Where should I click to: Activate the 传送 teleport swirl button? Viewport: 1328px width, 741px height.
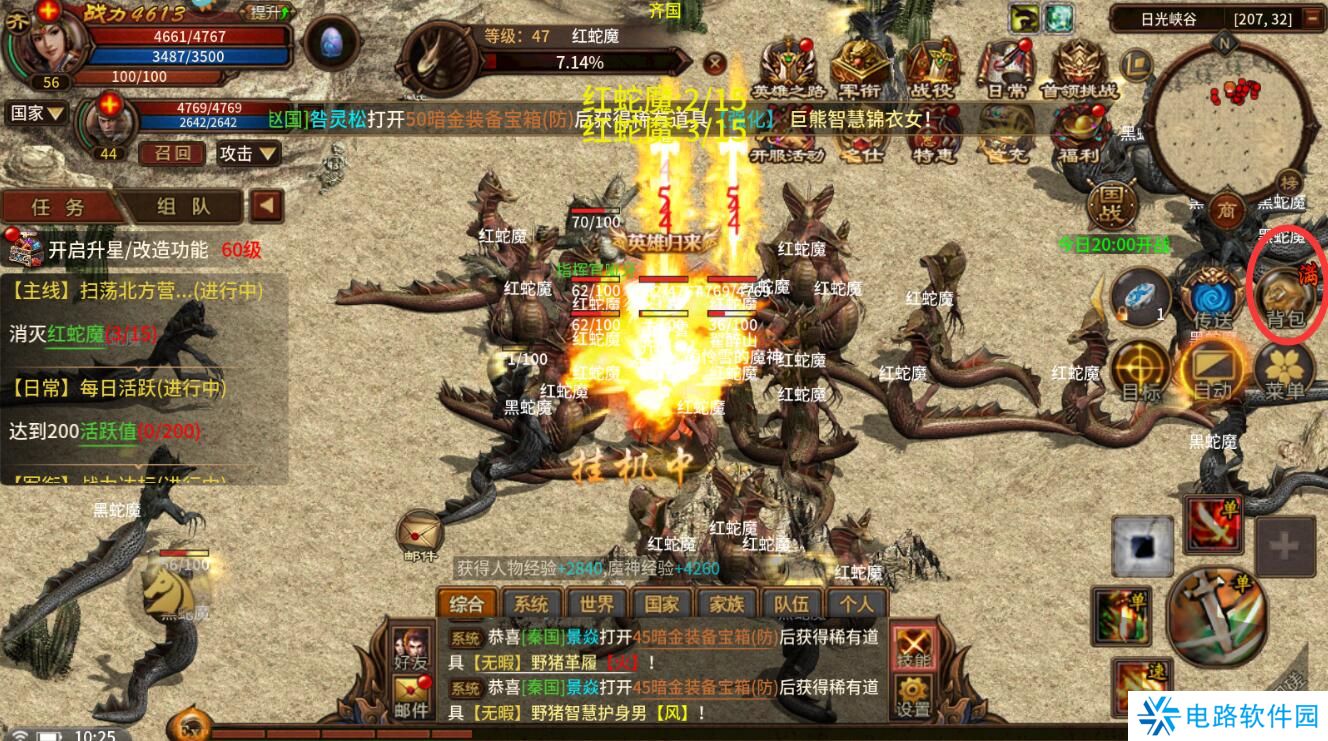coord(1212,297)
